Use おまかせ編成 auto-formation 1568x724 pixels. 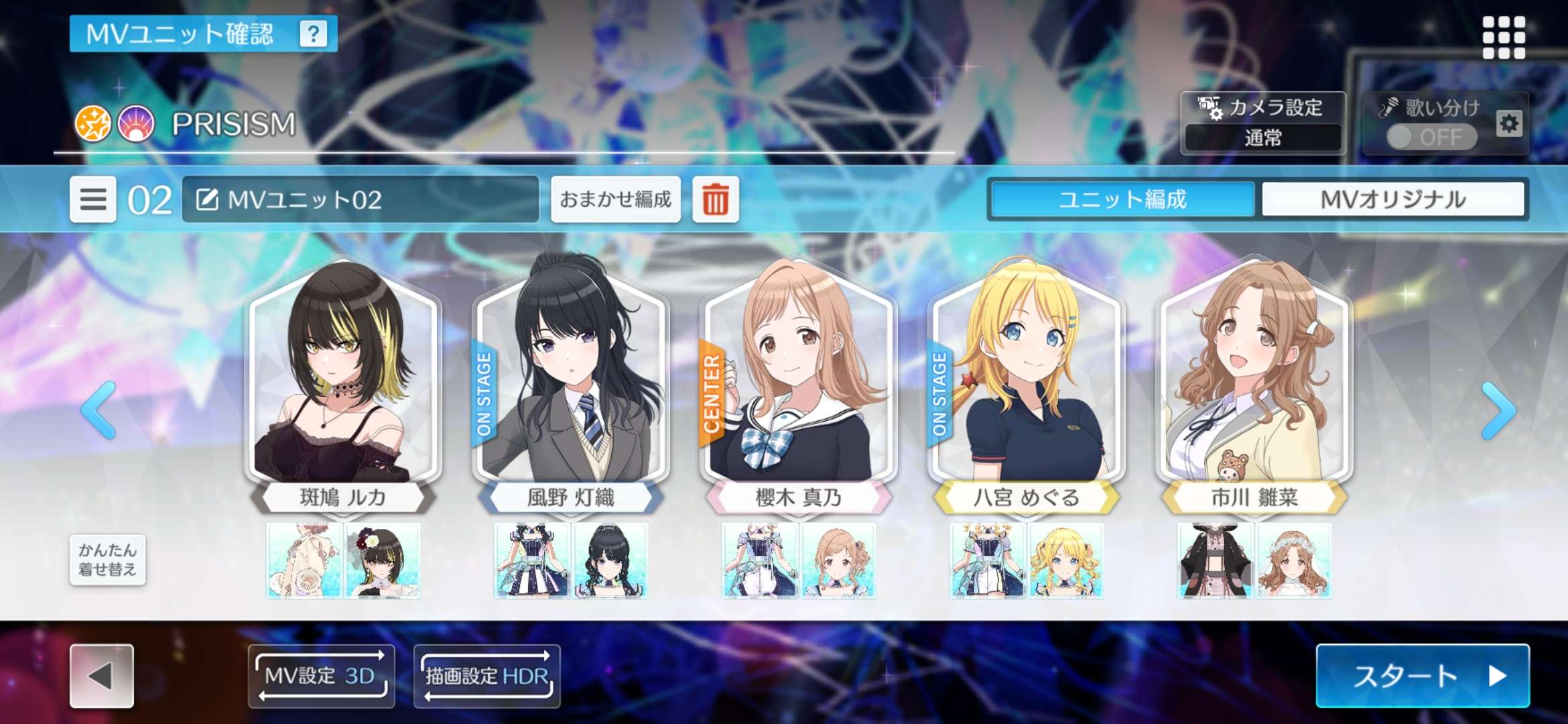(x=615, y=200)
